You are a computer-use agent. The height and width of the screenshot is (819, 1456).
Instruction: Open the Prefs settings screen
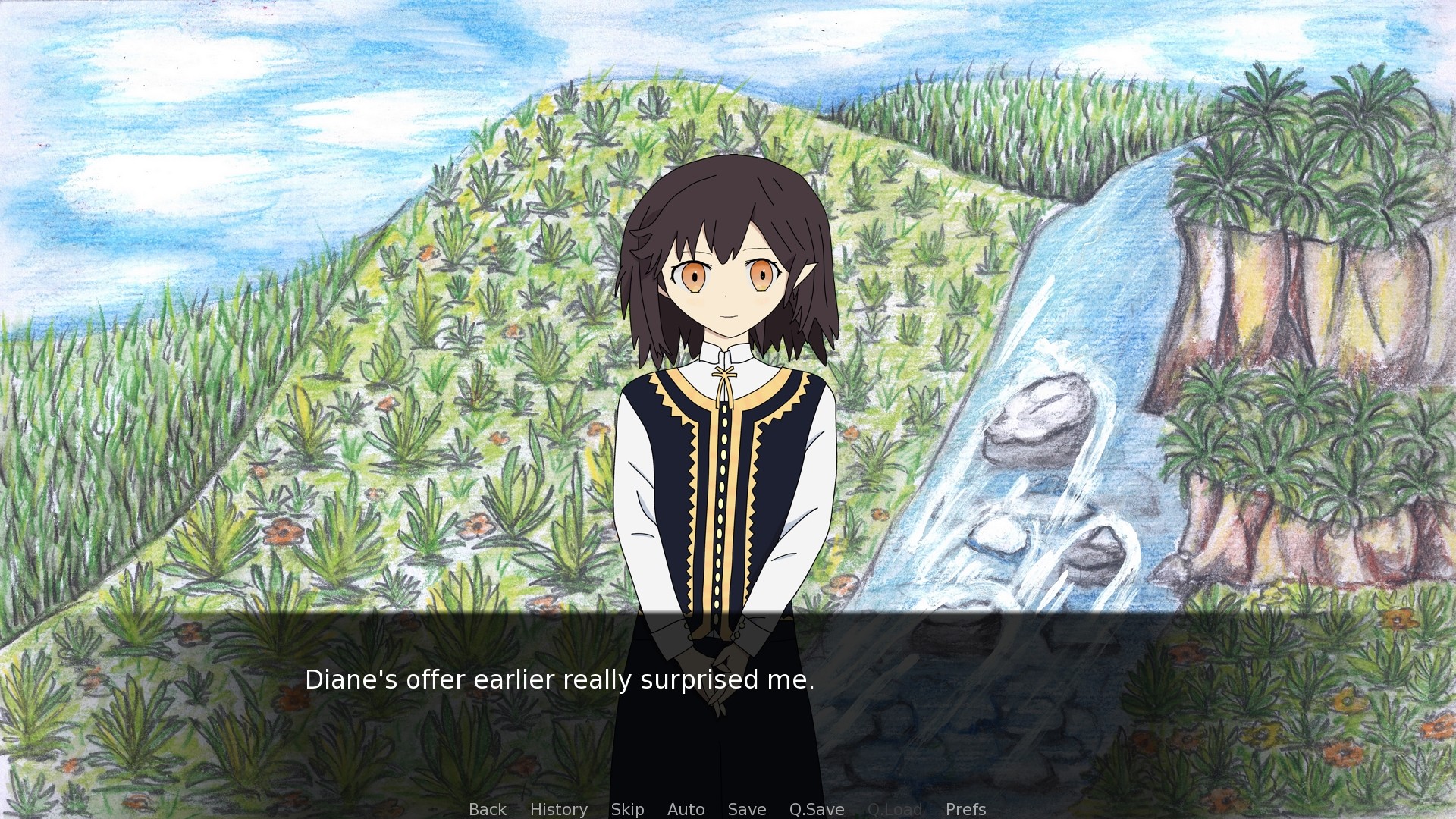tap(965, 809)
